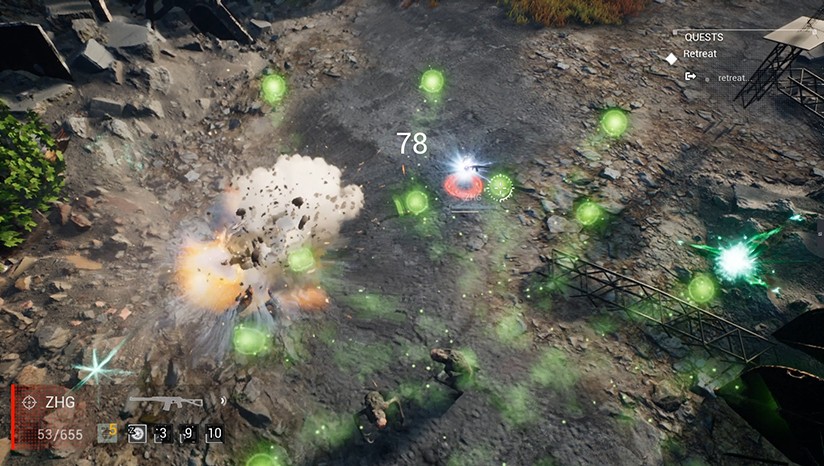Click the item slot numbered 5
The image size is (824, 466).
(x=107, y=433)
